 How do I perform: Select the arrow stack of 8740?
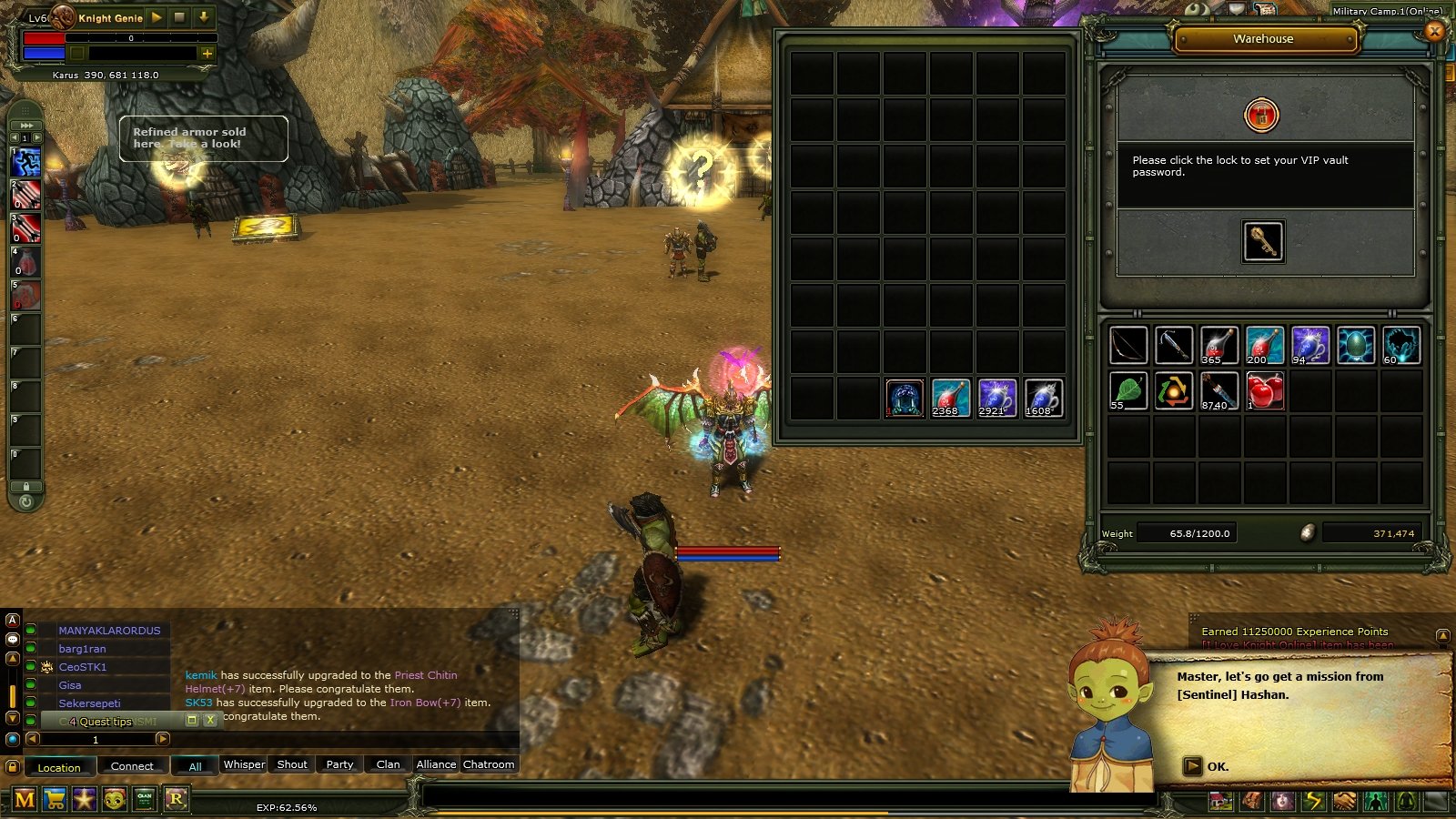(1219, 391)
